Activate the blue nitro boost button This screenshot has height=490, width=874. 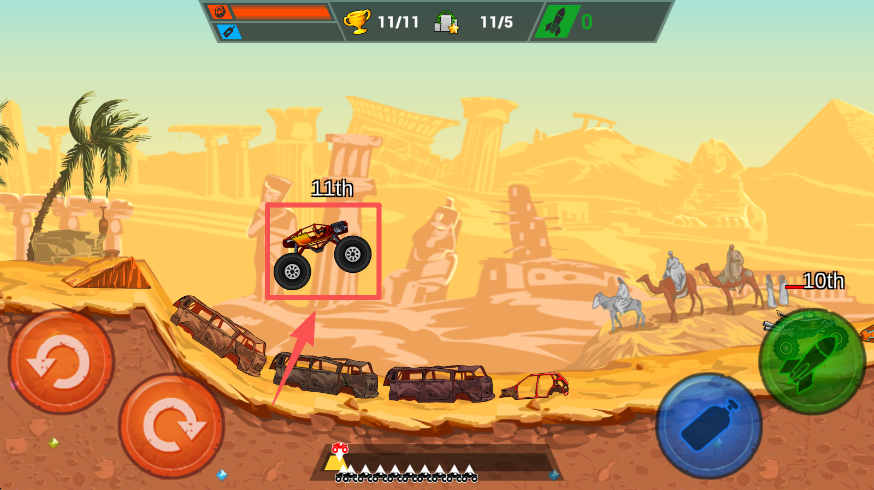pos(709,426)
